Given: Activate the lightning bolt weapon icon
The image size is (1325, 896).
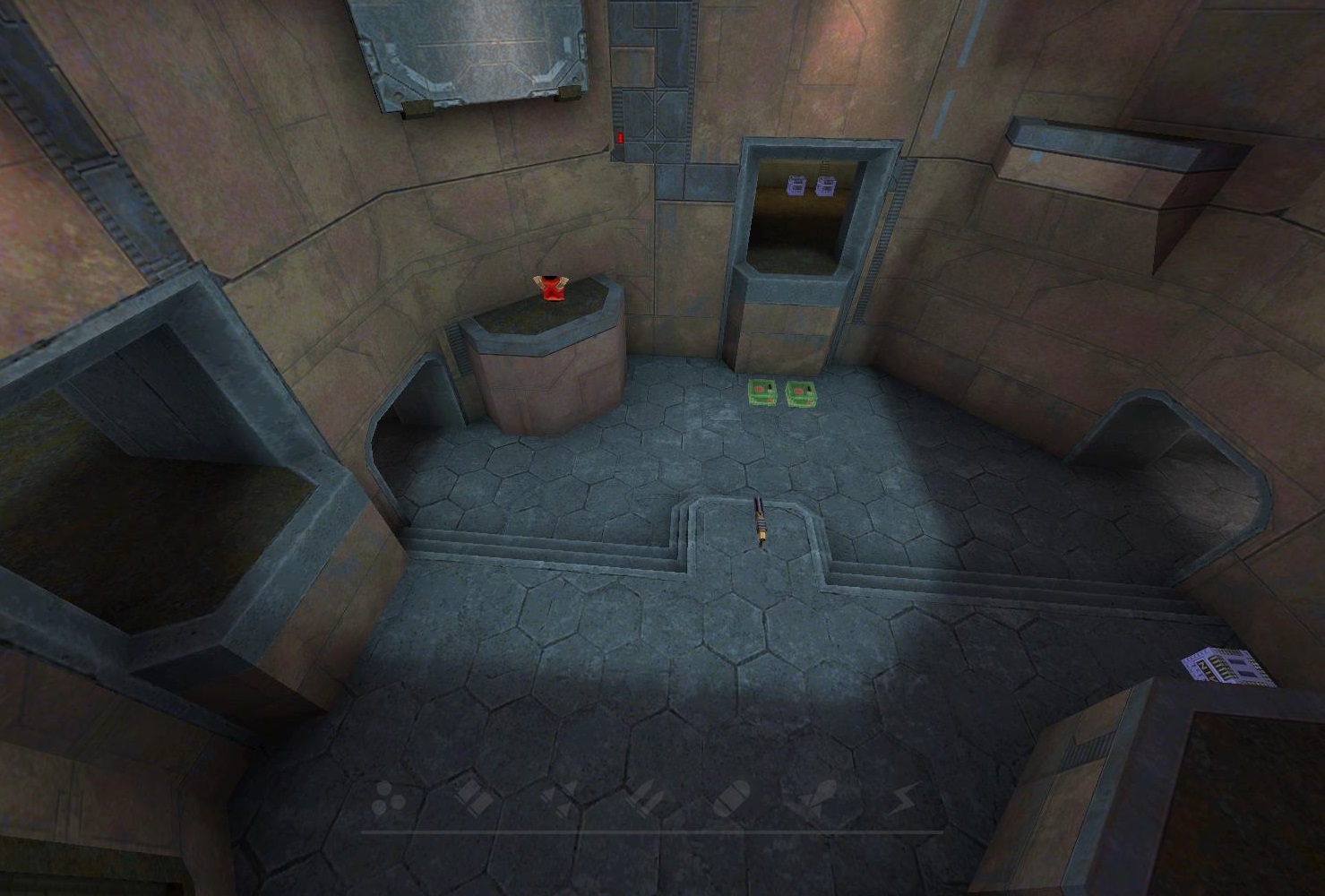Looking at the screenshot, I should pos(906,797).
